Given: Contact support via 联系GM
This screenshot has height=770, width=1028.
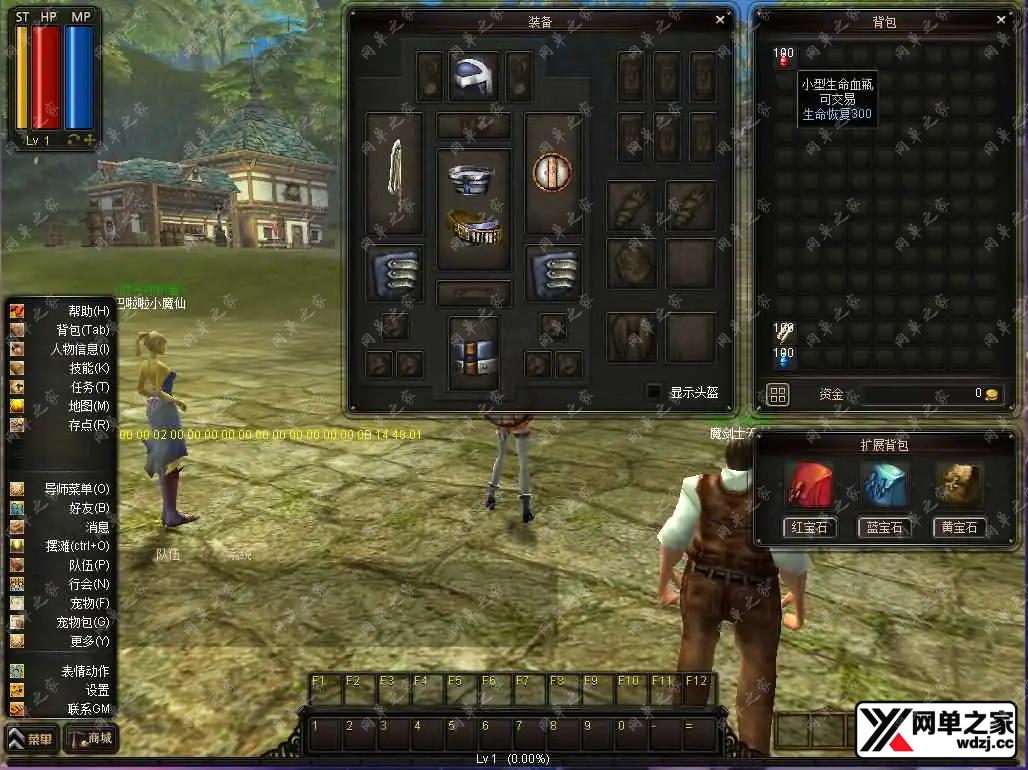Looking at the screenshot, I should tap(88, 709).
